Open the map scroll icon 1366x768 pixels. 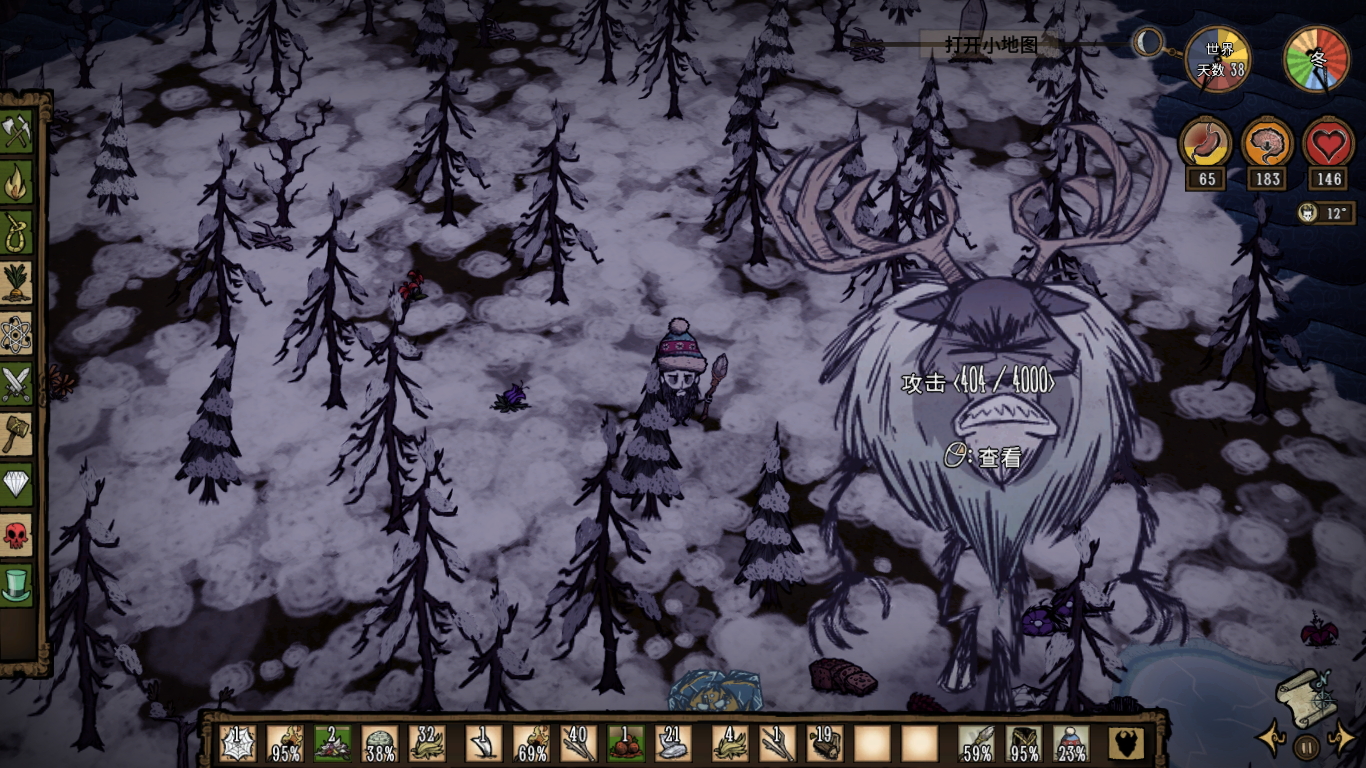(1301, 696)
